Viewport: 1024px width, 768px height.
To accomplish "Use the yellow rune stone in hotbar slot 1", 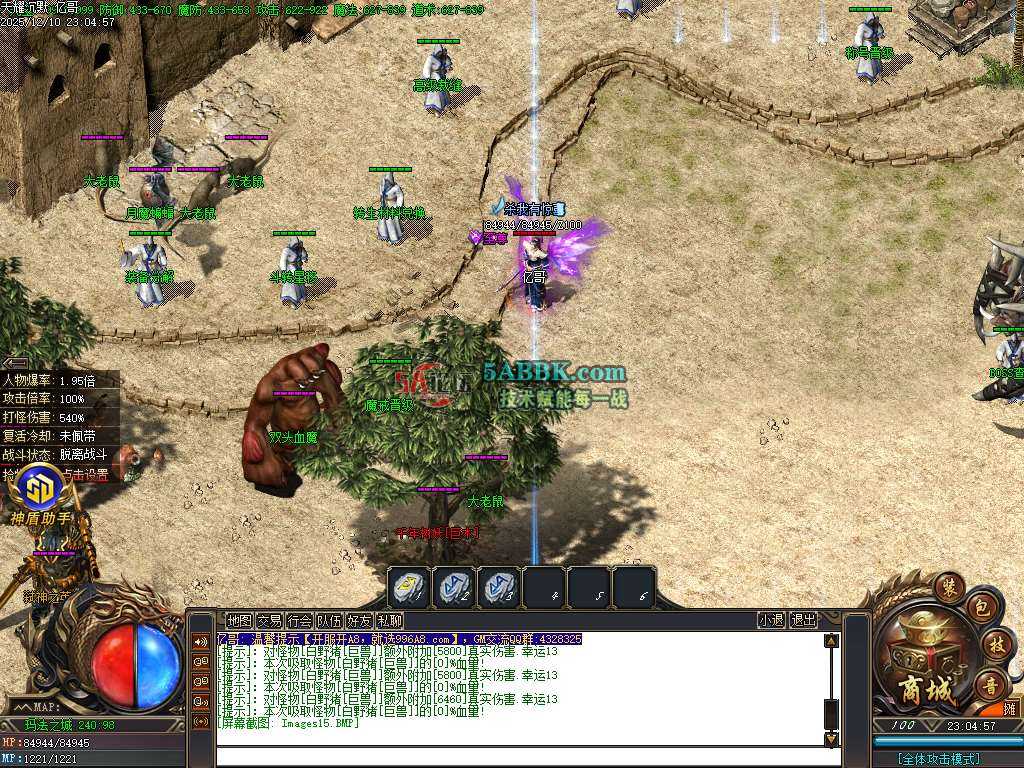I will coord(409,587).
